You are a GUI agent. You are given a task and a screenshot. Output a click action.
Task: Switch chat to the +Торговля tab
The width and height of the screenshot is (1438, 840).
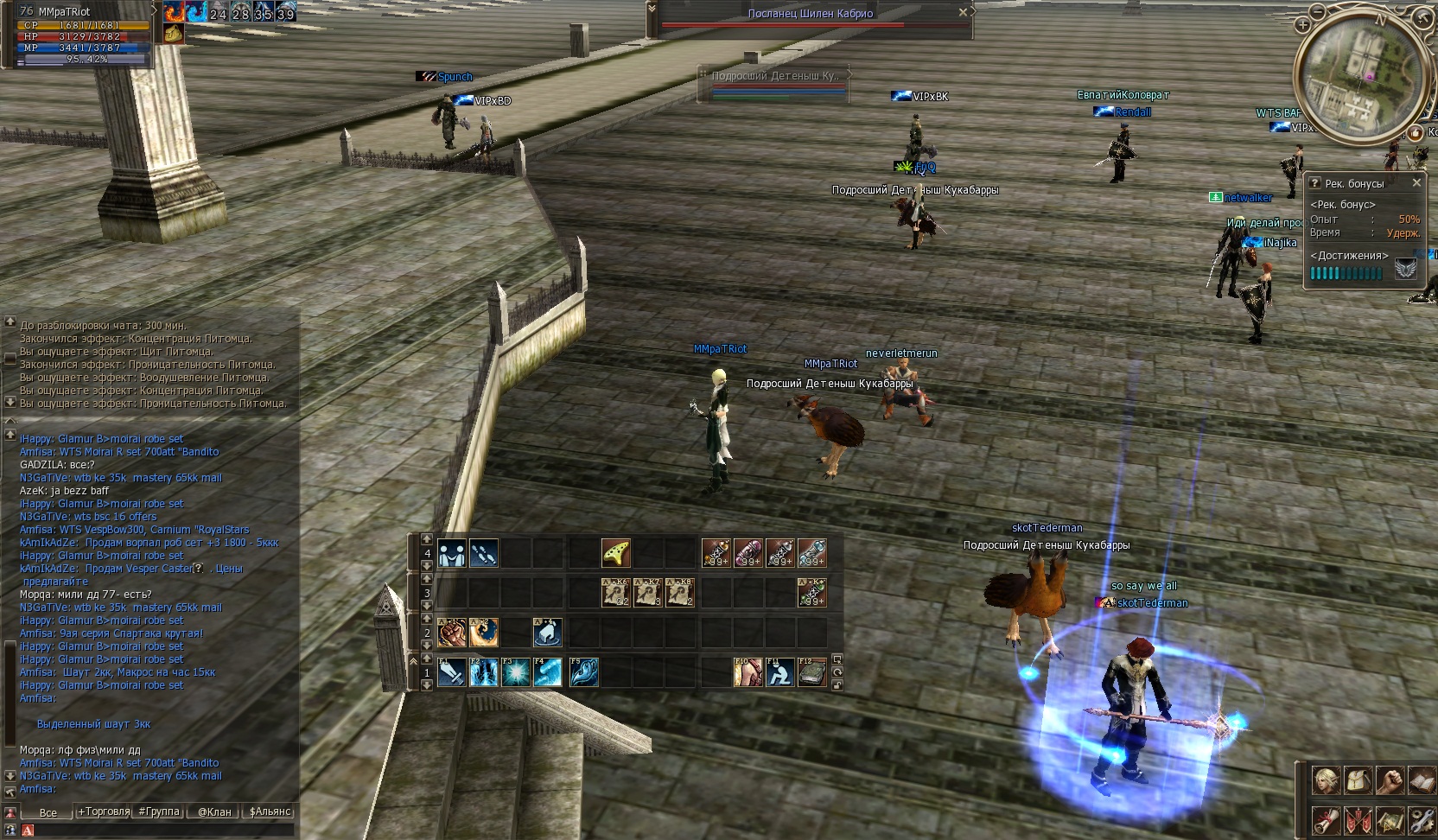click(x=104, y=811)
